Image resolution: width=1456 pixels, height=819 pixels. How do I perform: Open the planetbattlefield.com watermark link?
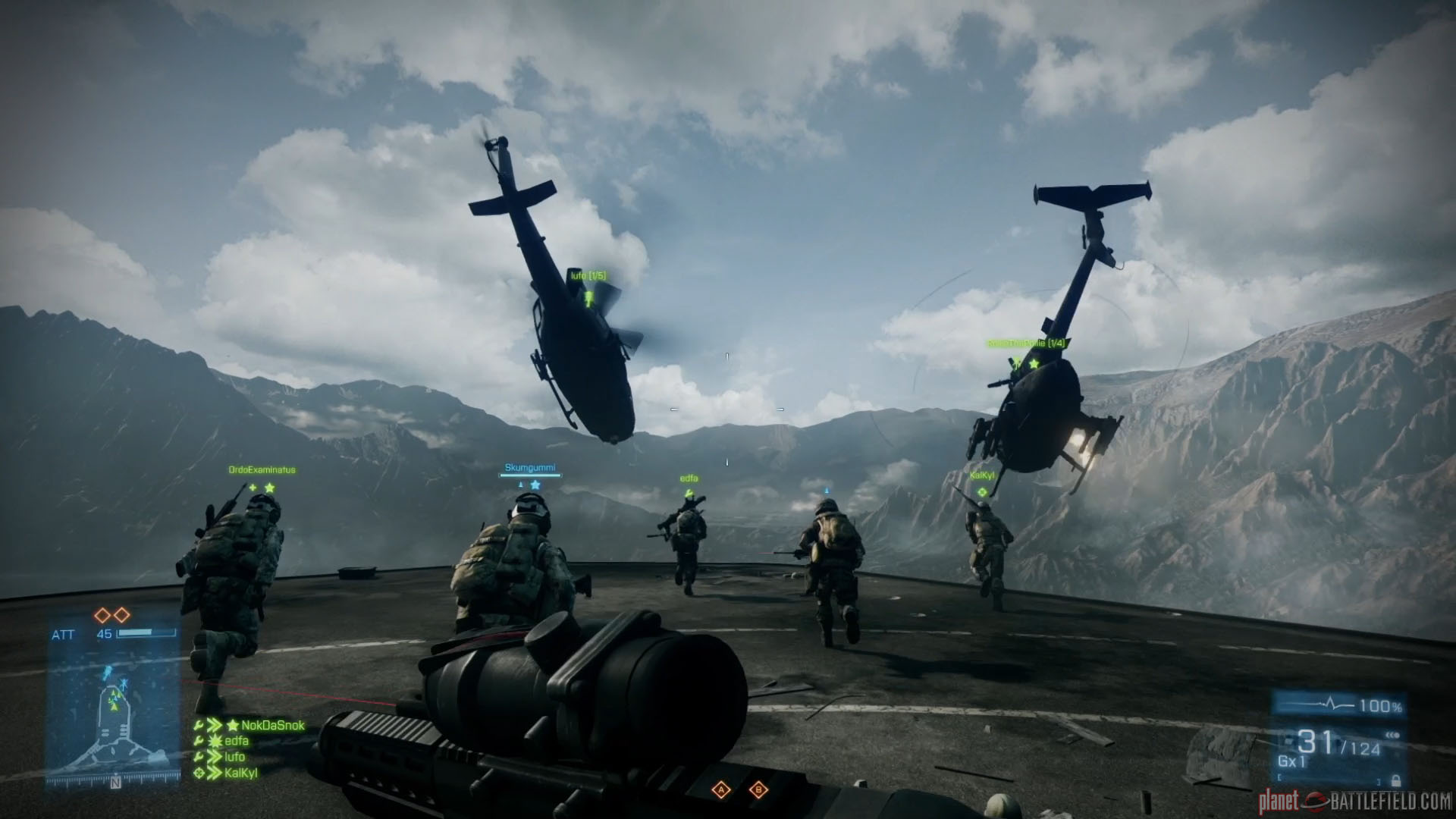click(1354, 801)
